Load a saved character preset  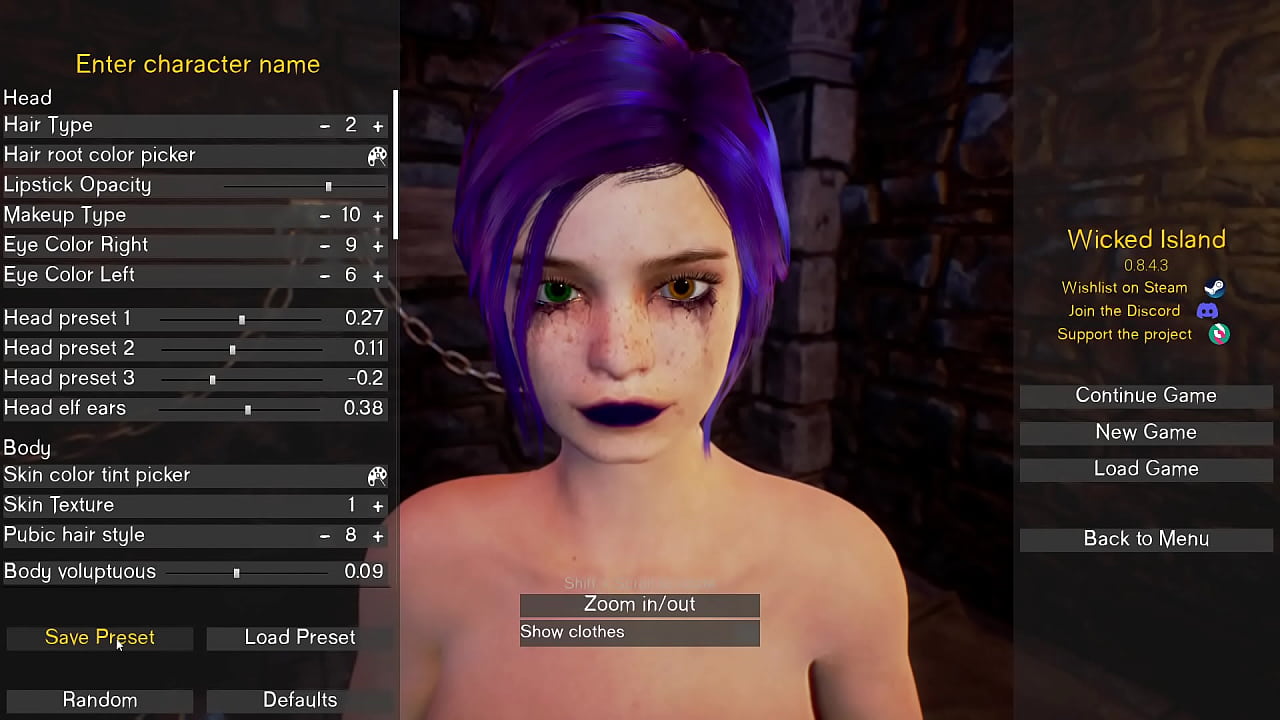pos(300,638)
